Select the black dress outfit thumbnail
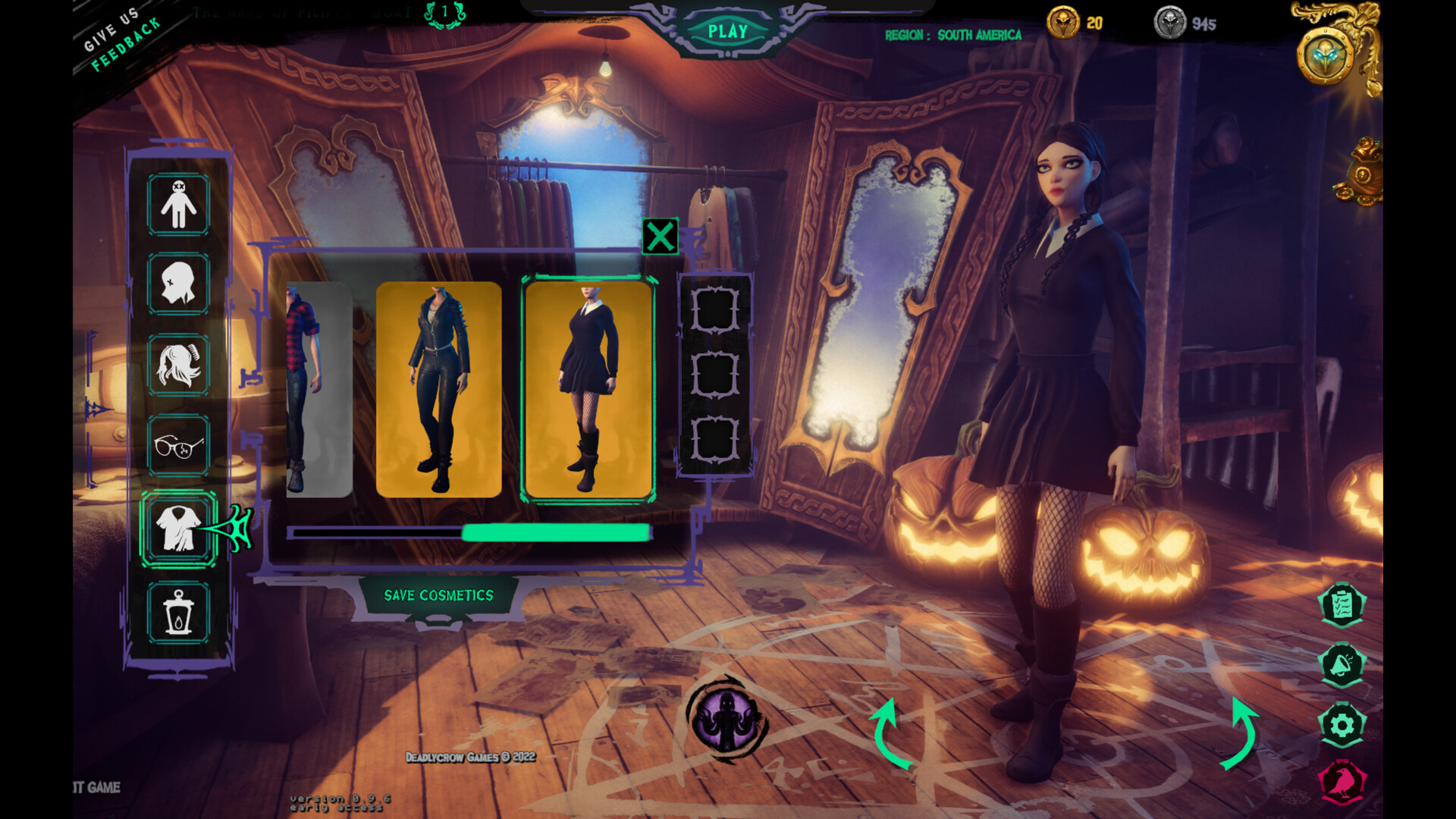Screen dimensions: 1456x819 click(x=588, y=387)
